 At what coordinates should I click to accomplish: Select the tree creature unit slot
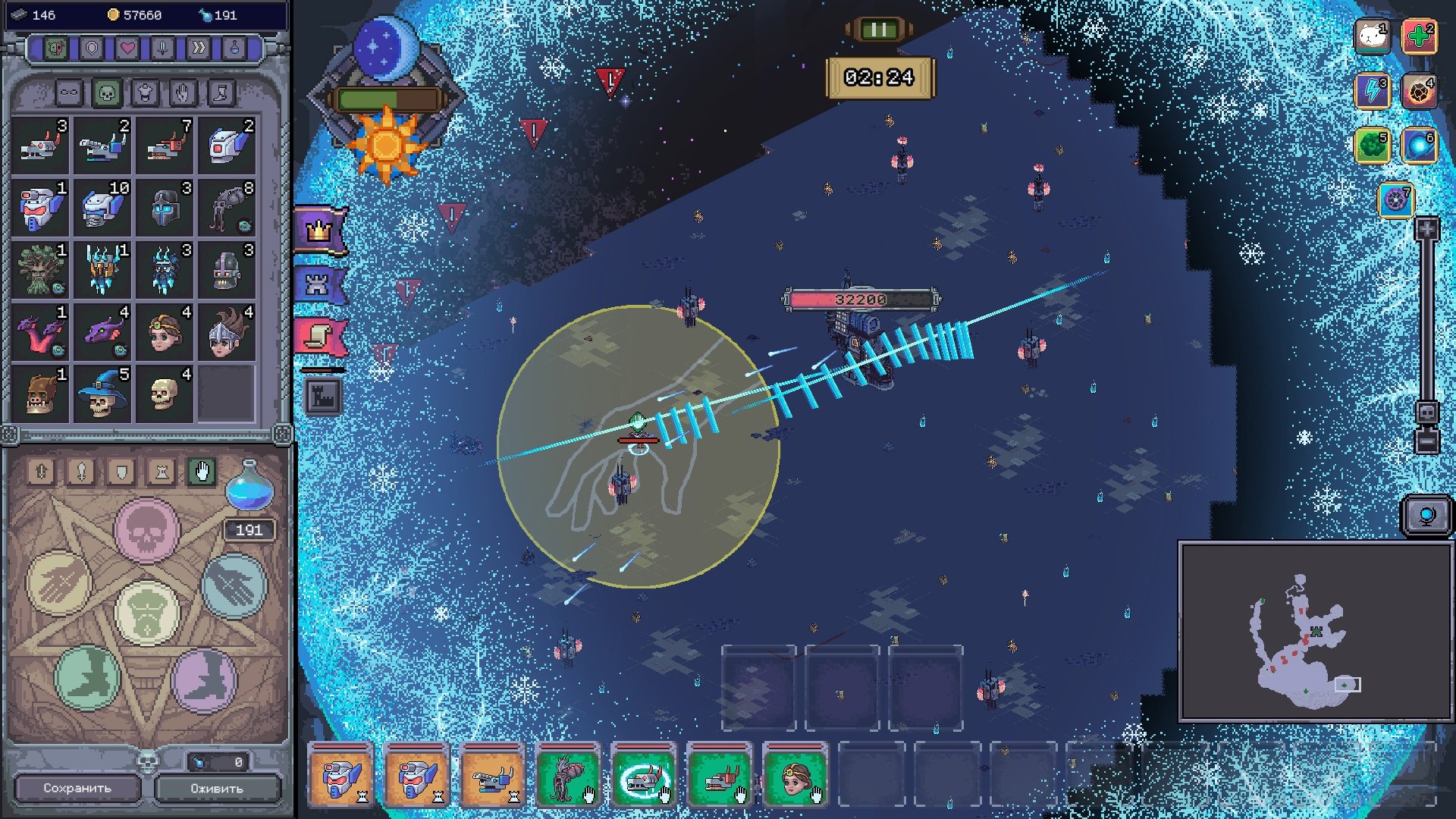(x=41, y=269)
